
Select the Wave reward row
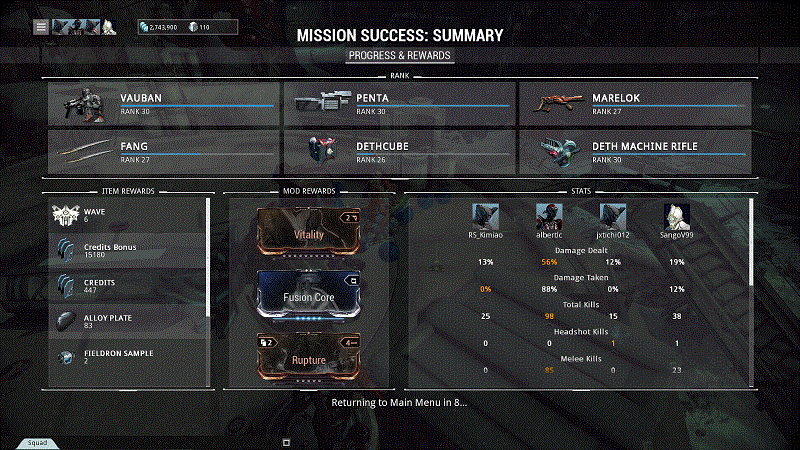click(x=128, y=215)
